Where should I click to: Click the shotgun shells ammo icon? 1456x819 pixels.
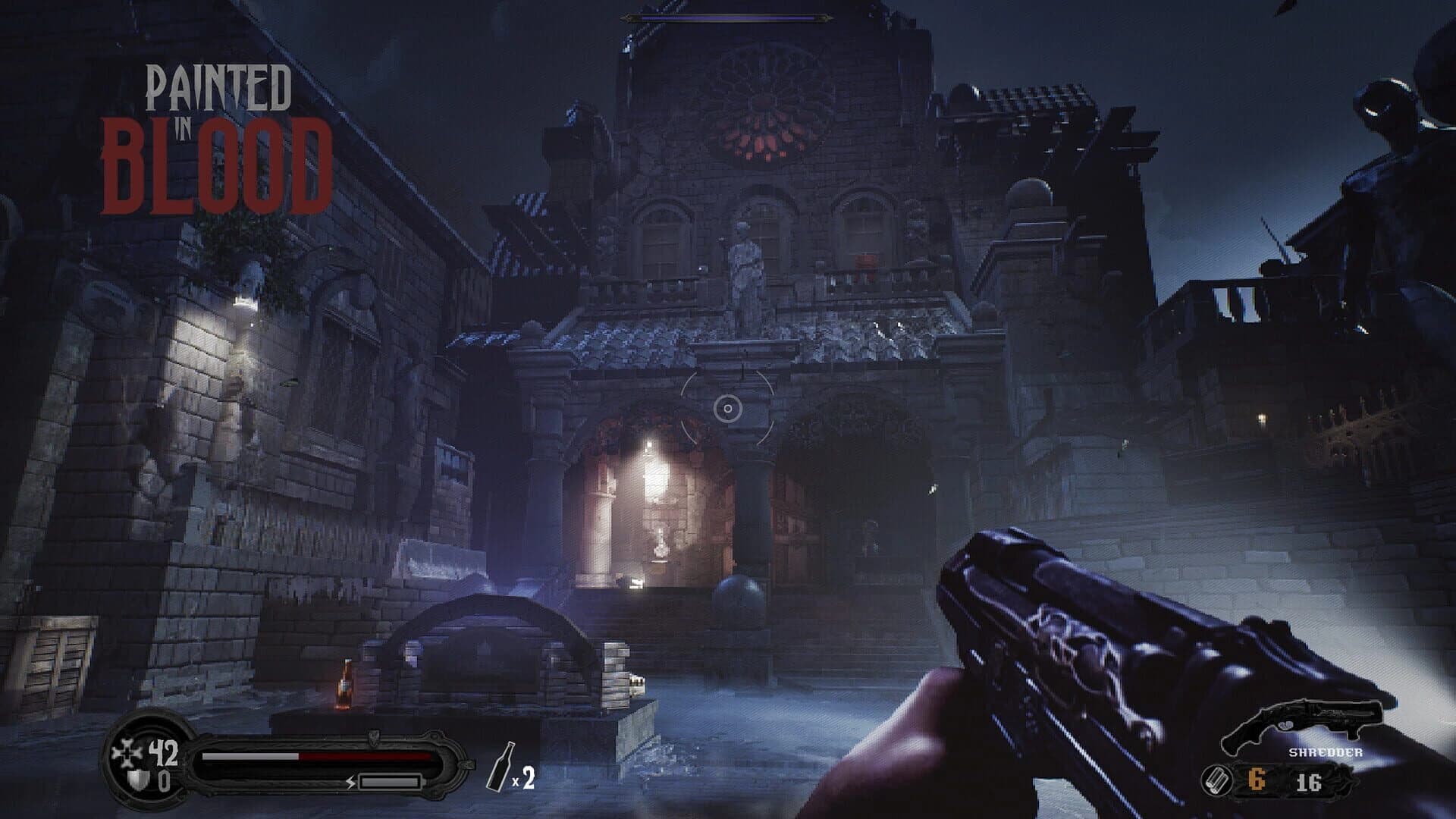point(1217,781)
